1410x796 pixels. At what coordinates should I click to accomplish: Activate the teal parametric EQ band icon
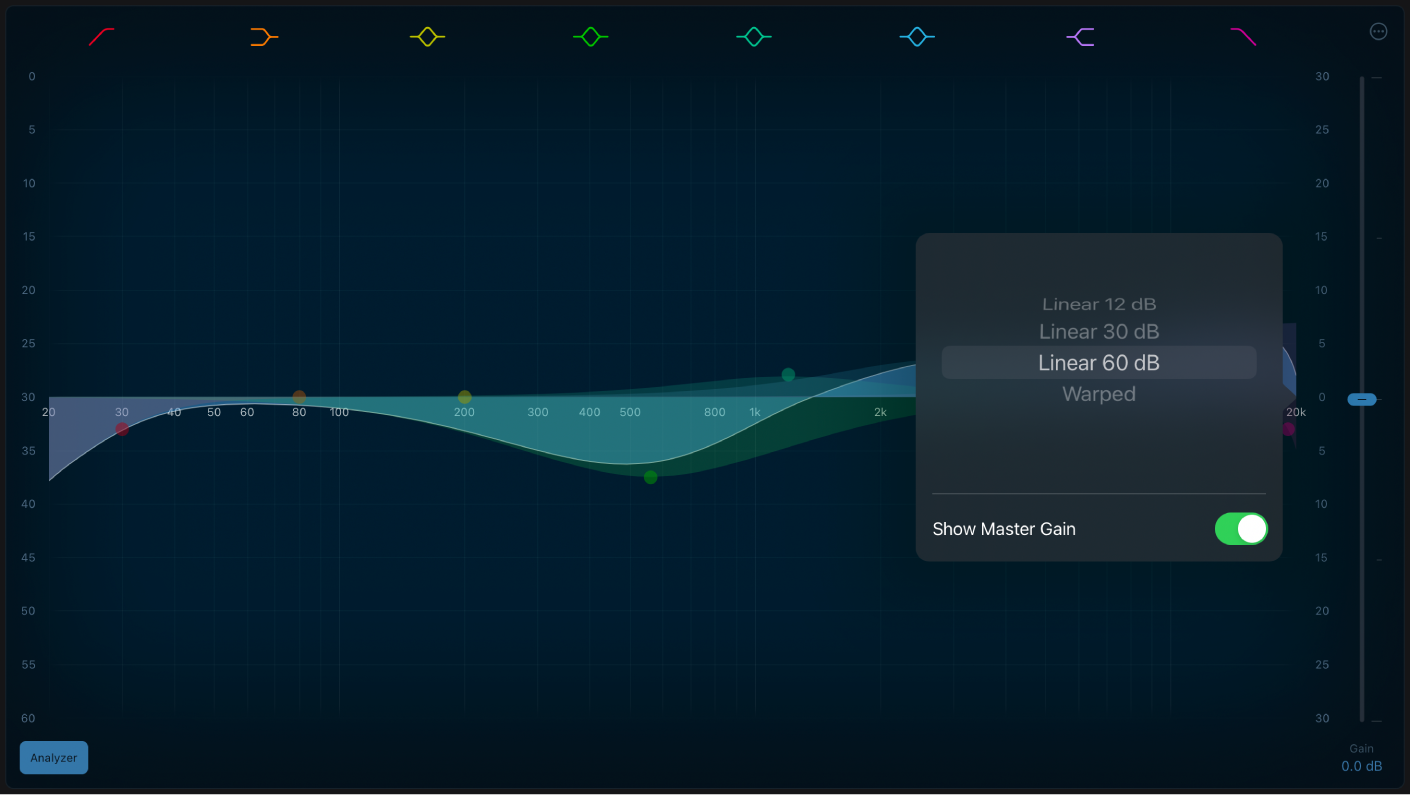click(753, 36)
